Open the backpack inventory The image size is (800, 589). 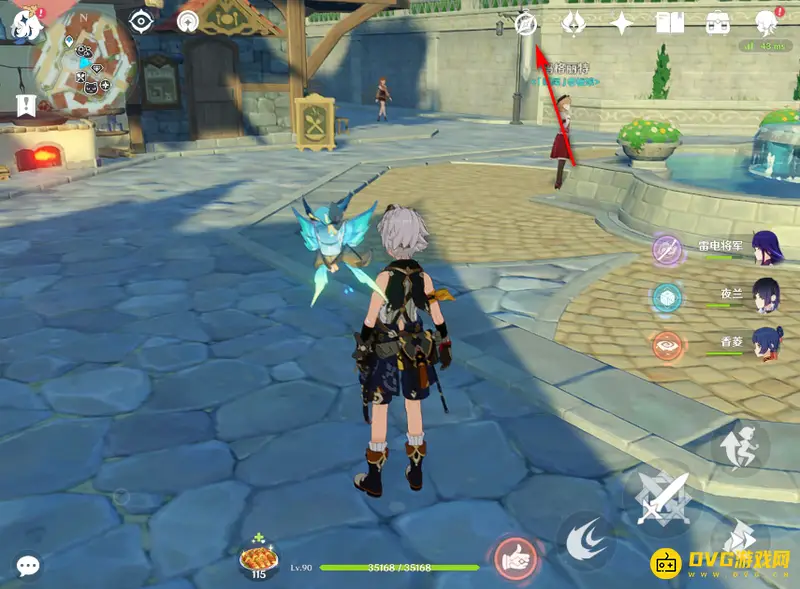tap(717, 23)
